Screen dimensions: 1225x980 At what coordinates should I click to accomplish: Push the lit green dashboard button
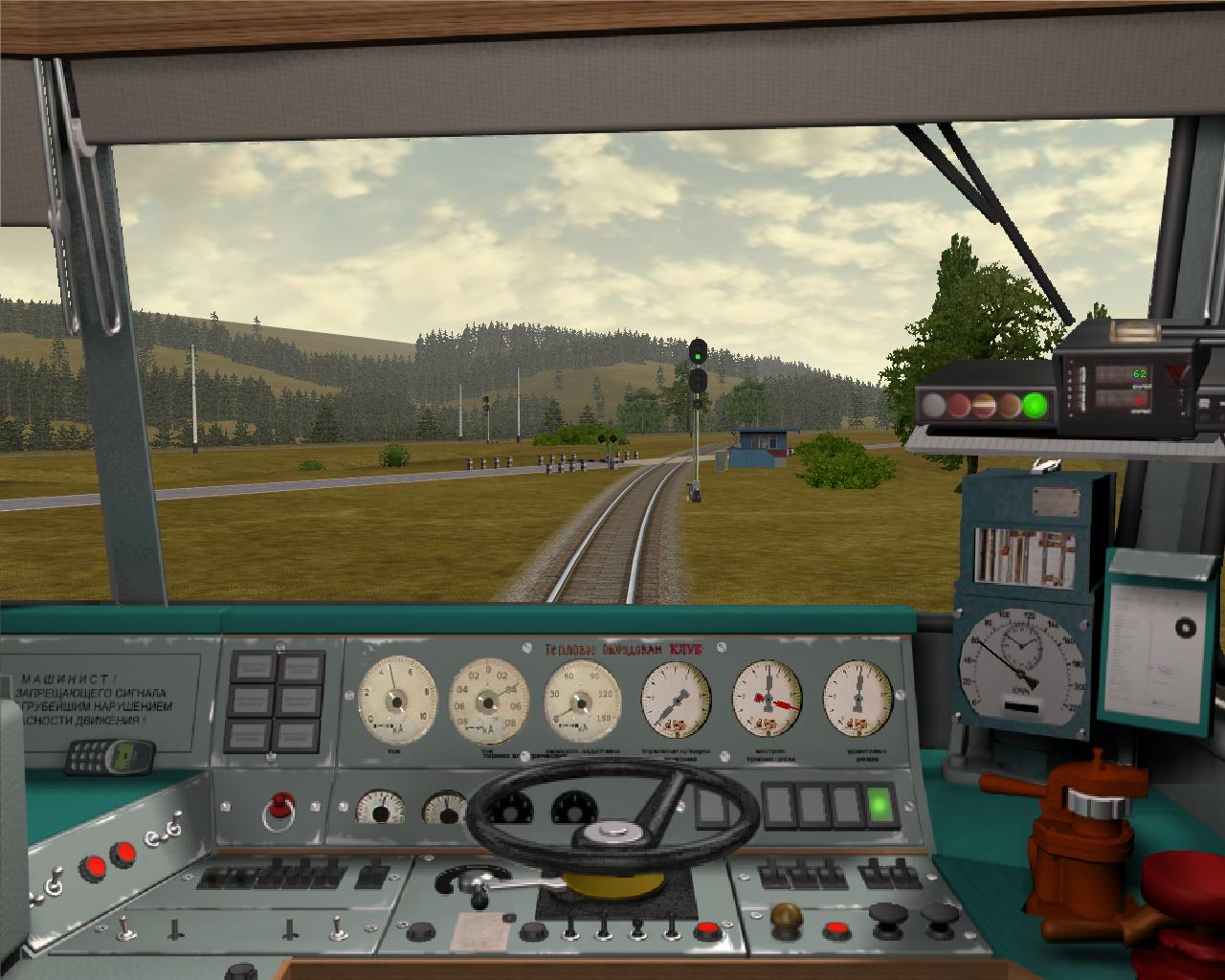click(x=880, y=806)
